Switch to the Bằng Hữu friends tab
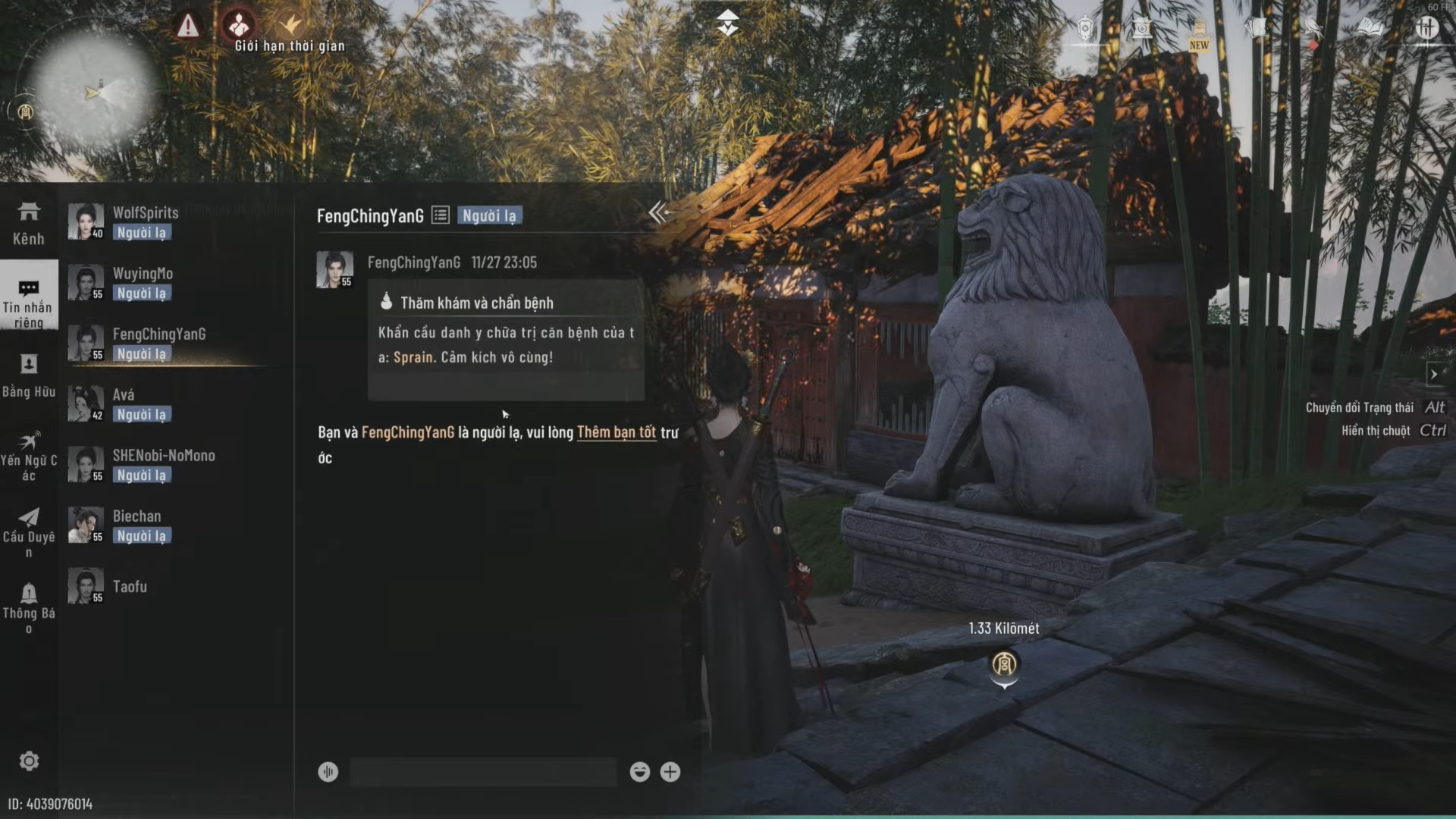This screenshot has width=1456, height=819. point(29,375)
